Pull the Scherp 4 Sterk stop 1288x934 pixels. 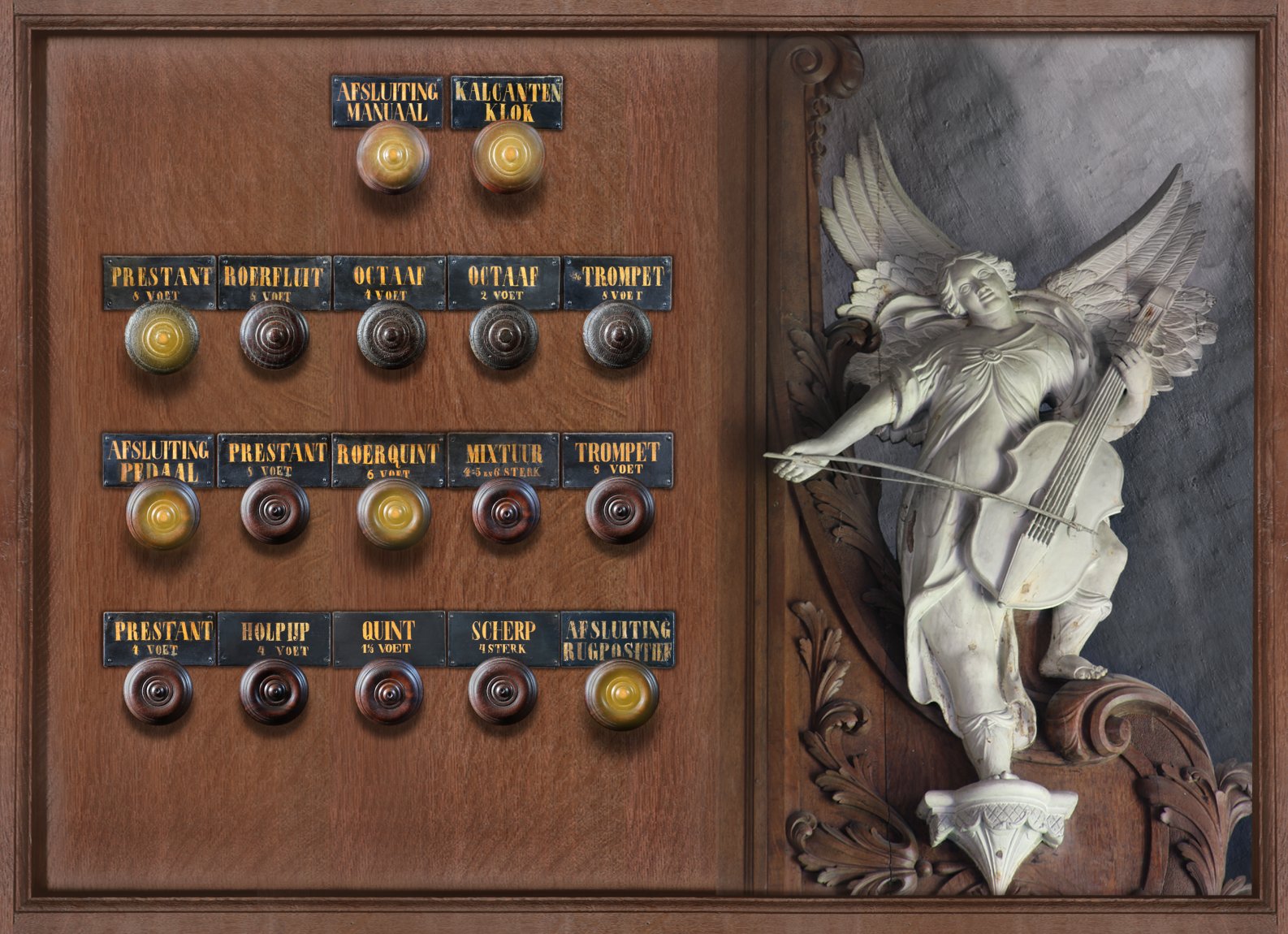[503, 691]
